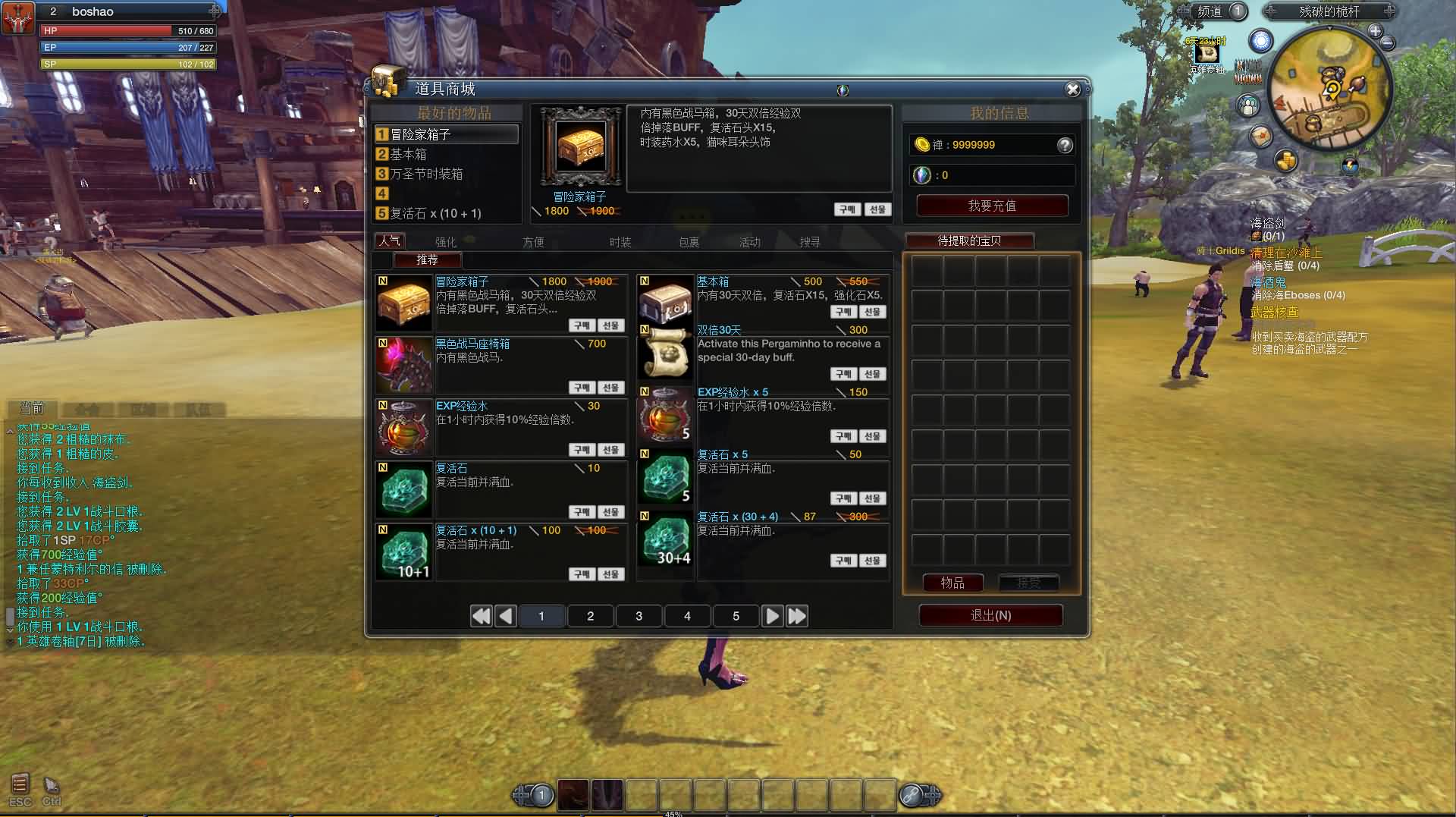Zoom in the minimap with plus button
Image resolution: width=1456 pixels, height=817 pixels.
tap(1375, 31)
